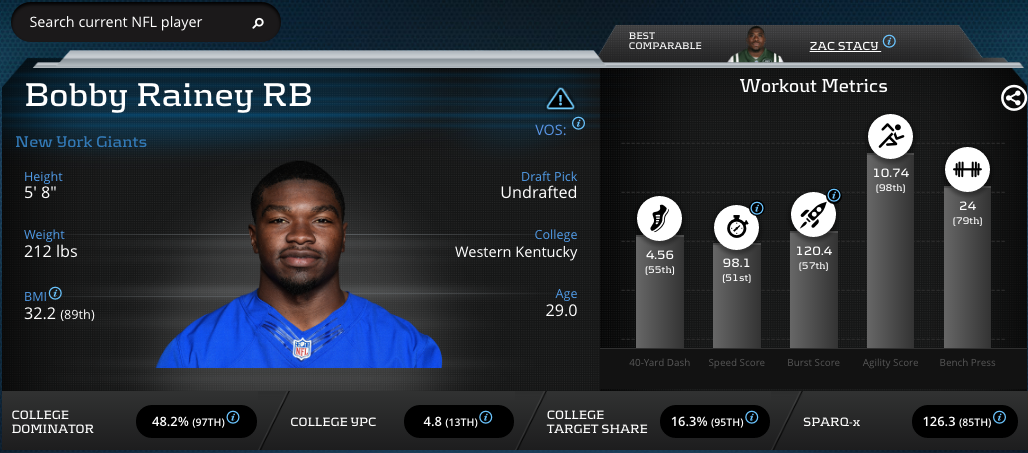
Task: Open Zac Stacy comparable player link
Action: click(843, 45)
